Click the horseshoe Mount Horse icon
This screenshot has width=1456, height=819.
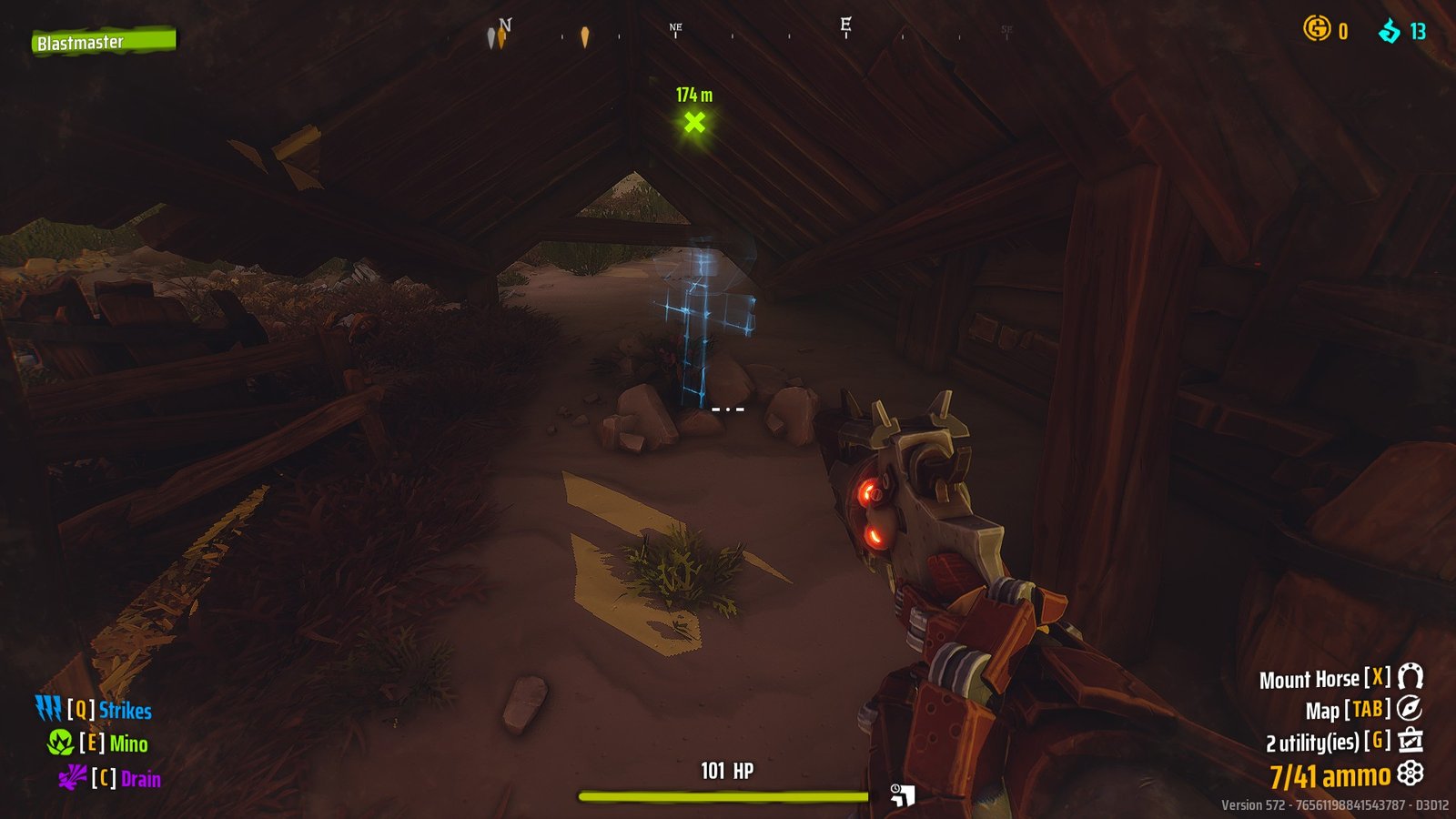pyautogui.click(x=1409, y=678)
